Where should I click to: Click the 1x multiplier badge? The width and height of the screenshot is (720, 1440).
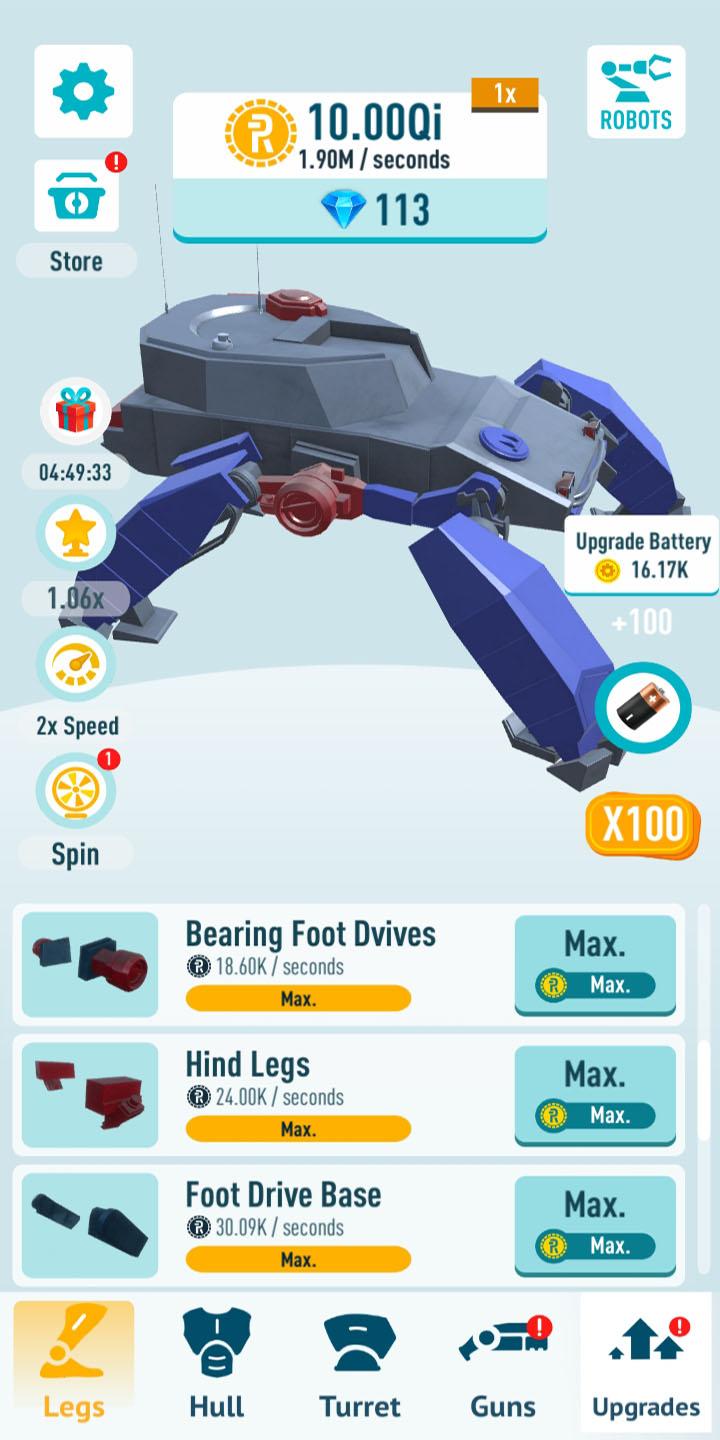pos(505,95)
